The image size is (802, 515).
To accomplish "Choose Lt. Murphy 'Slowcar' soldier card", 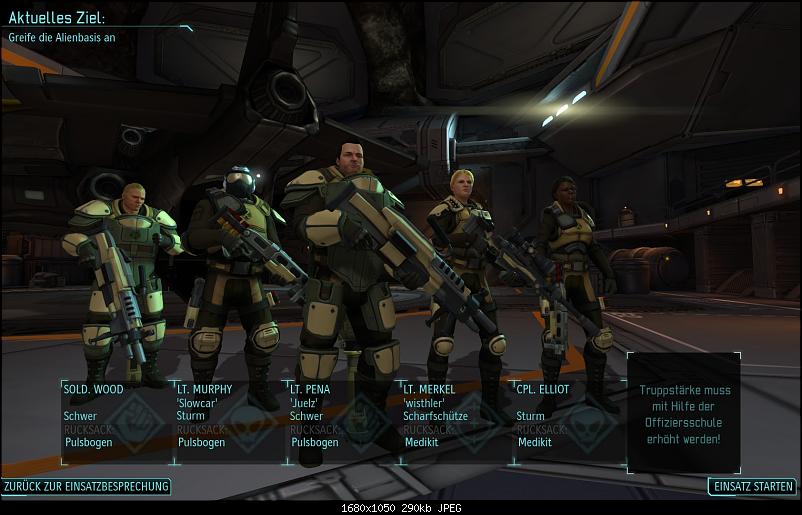I will point(229,421).
